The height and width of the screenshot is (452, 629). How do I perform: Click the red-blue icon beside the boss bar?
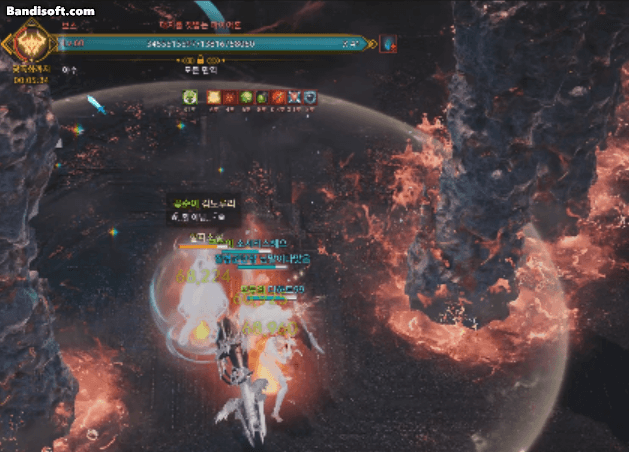[389, 44]
